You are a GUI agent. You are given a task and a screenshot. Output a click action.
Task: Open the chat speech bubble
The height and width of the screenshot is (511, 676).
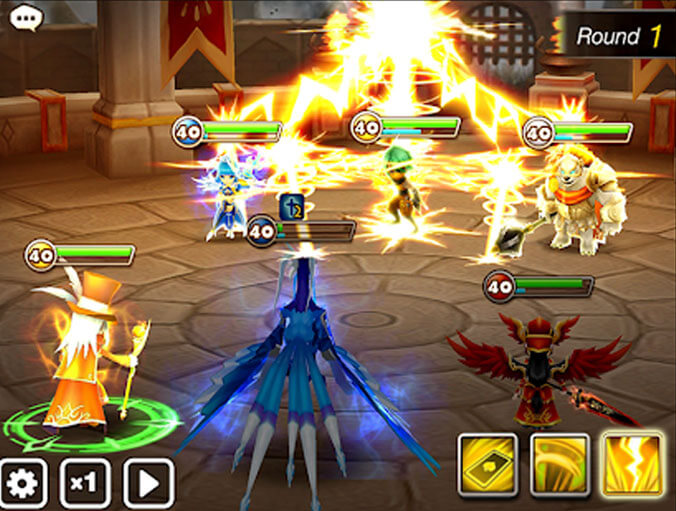22,19
